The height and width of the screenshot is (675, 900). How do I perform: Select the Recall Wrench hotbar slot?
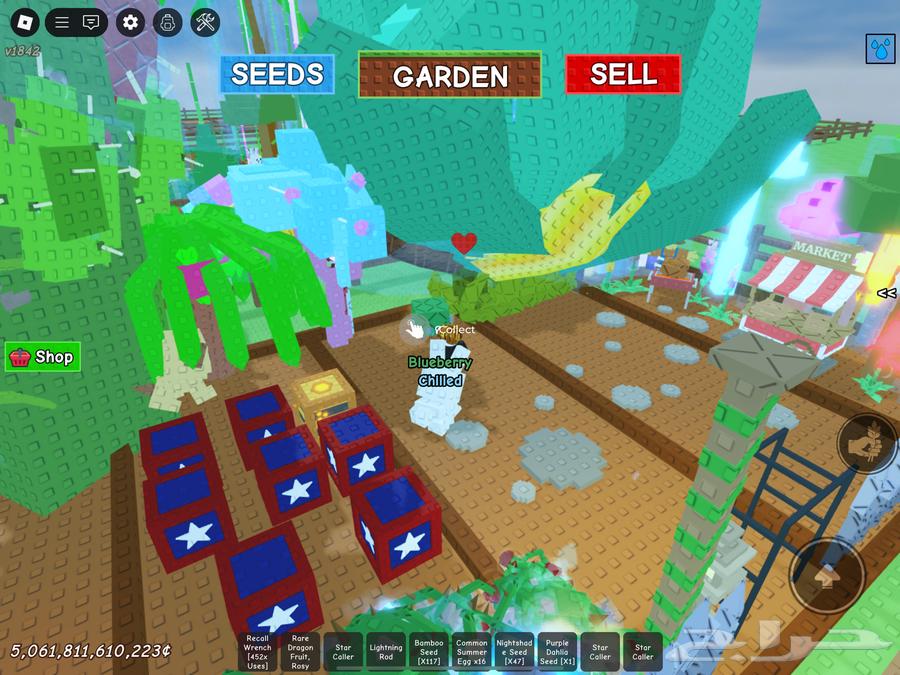[257, 651]
